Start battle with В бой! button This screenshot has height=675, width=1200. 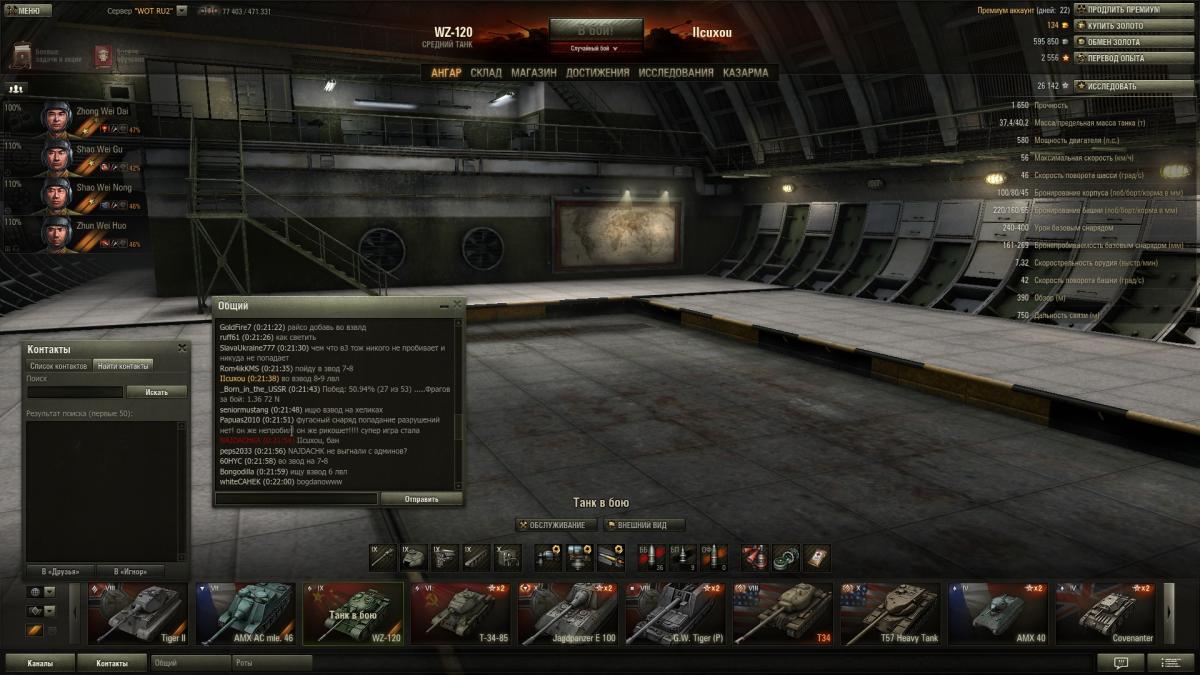[595, 29]
